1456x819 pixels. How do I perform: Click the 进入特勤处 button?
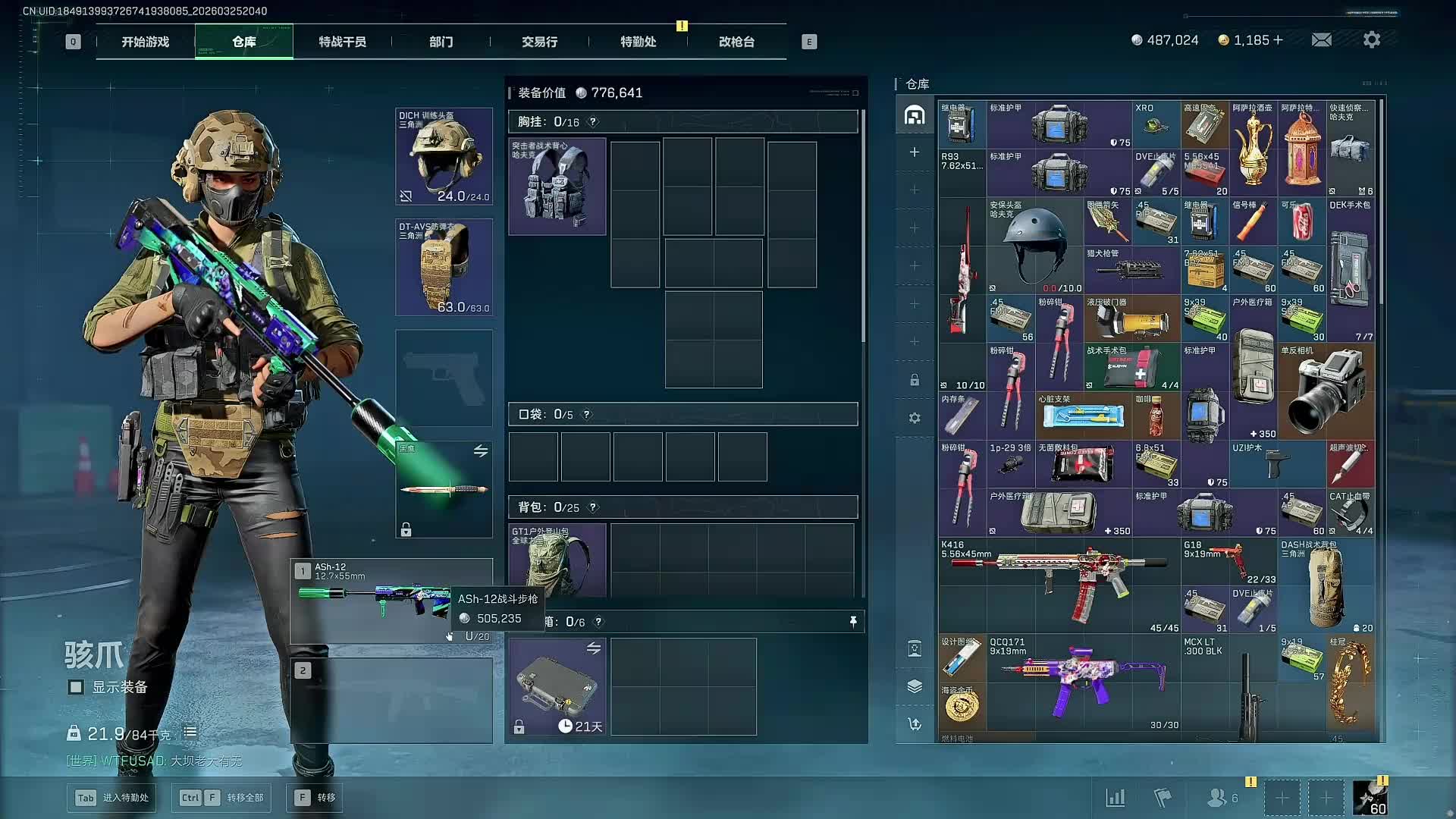click(x=112, y=798)
